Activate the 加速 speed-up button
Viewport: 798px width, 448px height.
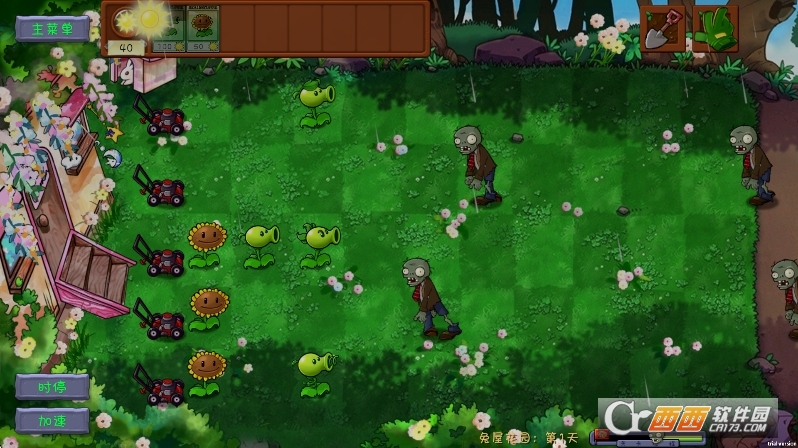click(52, 419)
